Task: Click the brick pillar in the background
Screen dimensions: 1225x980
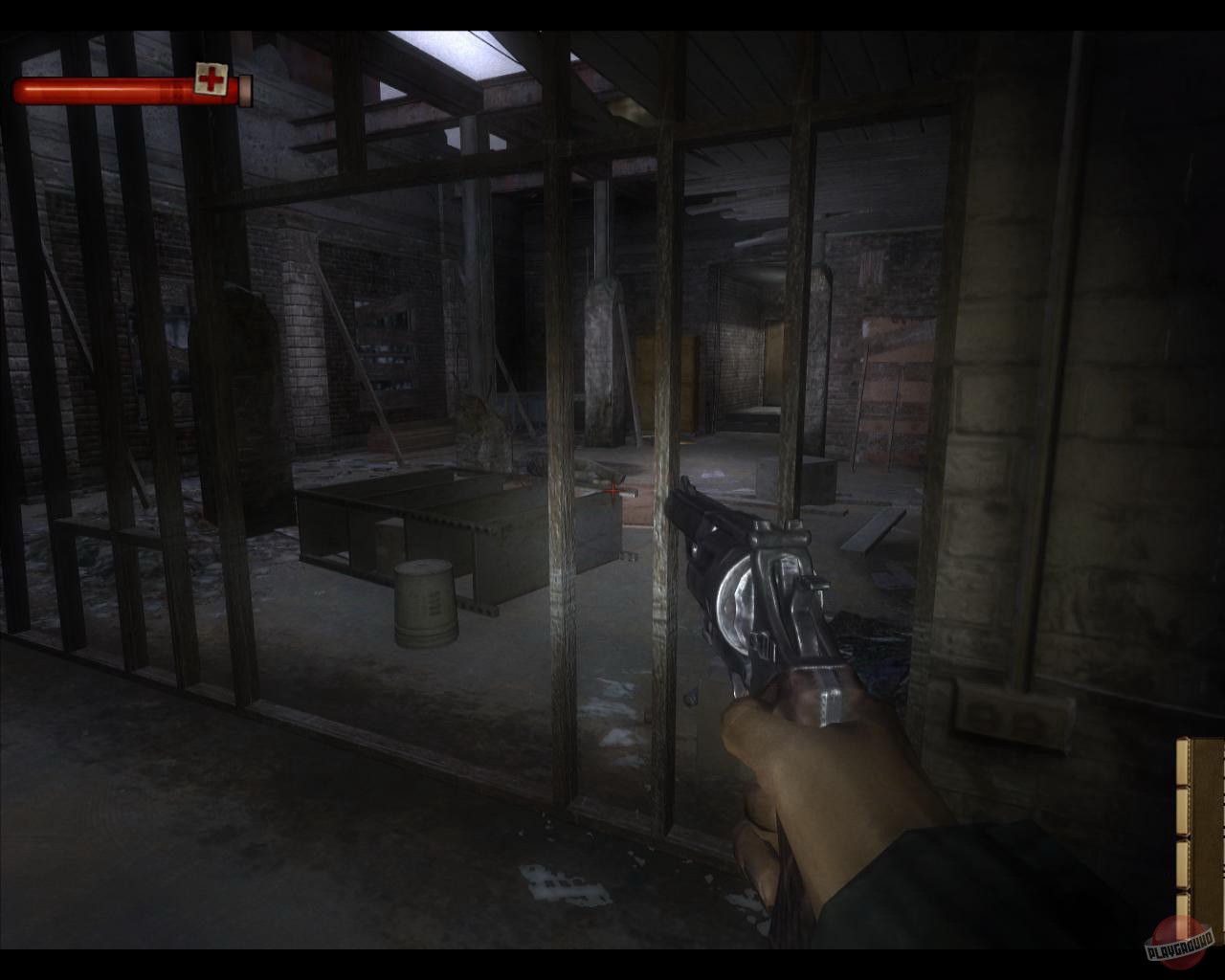Action: point(306,335)
